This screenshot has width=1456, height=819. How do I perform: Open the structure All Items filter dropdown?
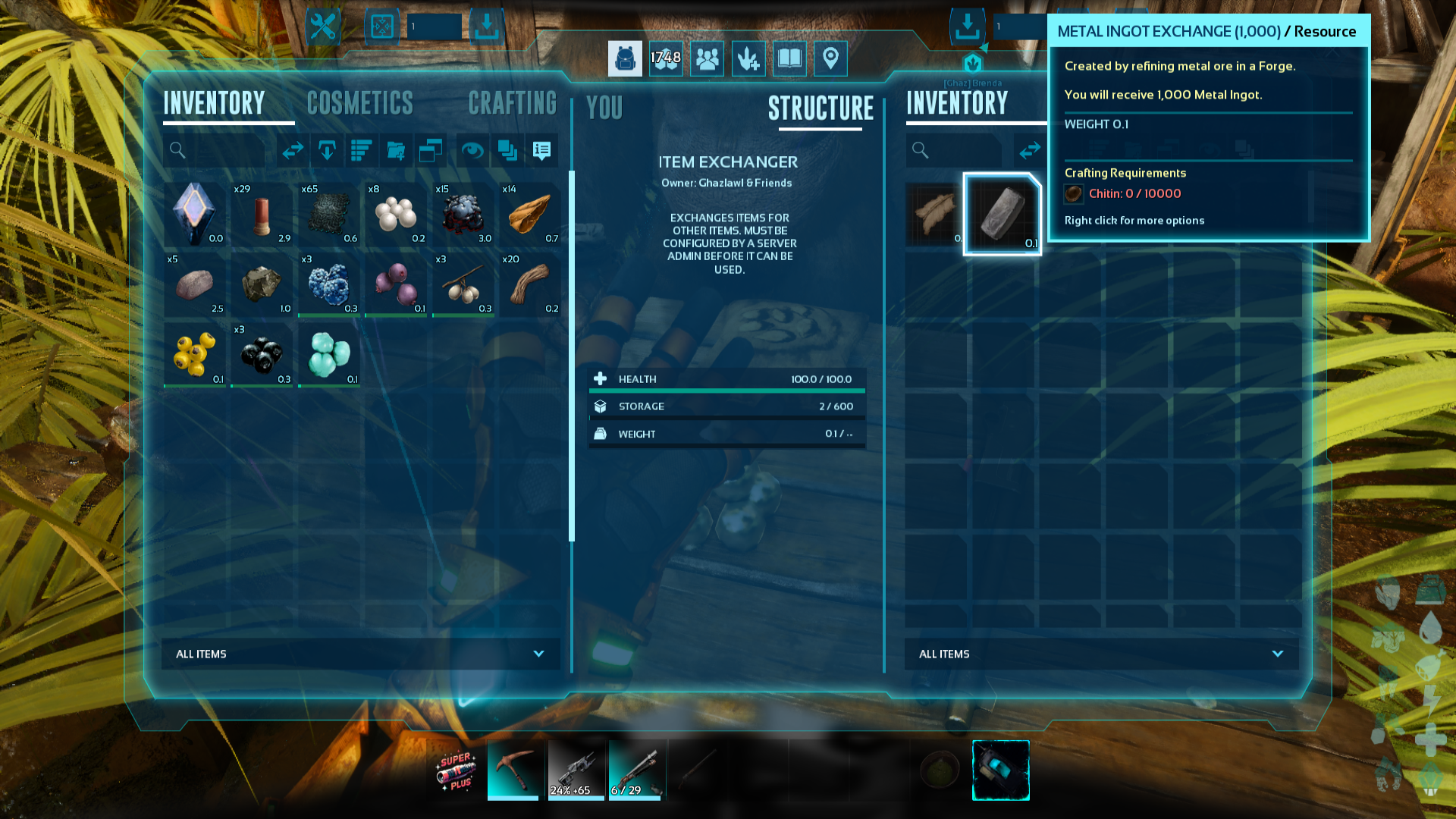[x=1101, y=654]
